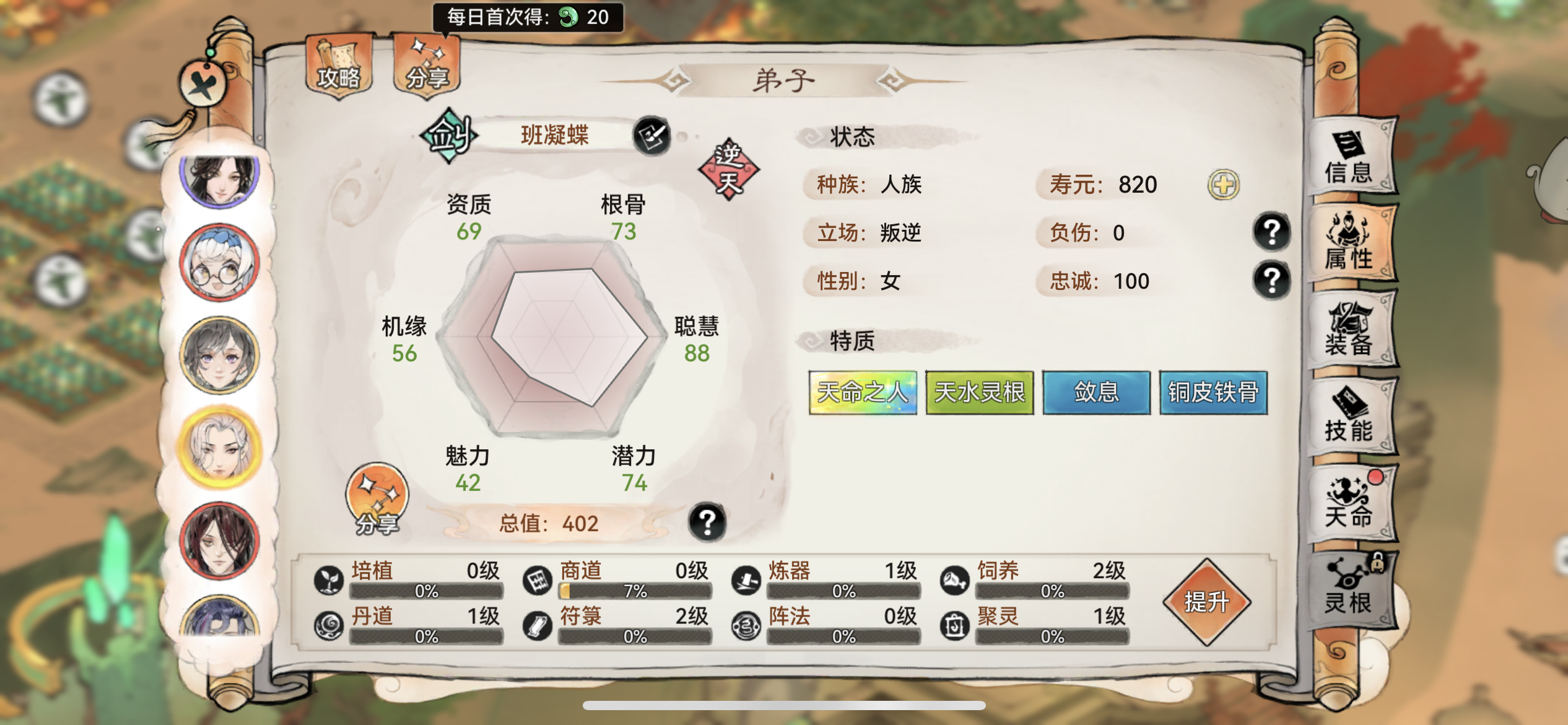Select the 装备 (equipment) sidebar icon
Viewport: 1568px width, 725px height.
[1350, 328]
